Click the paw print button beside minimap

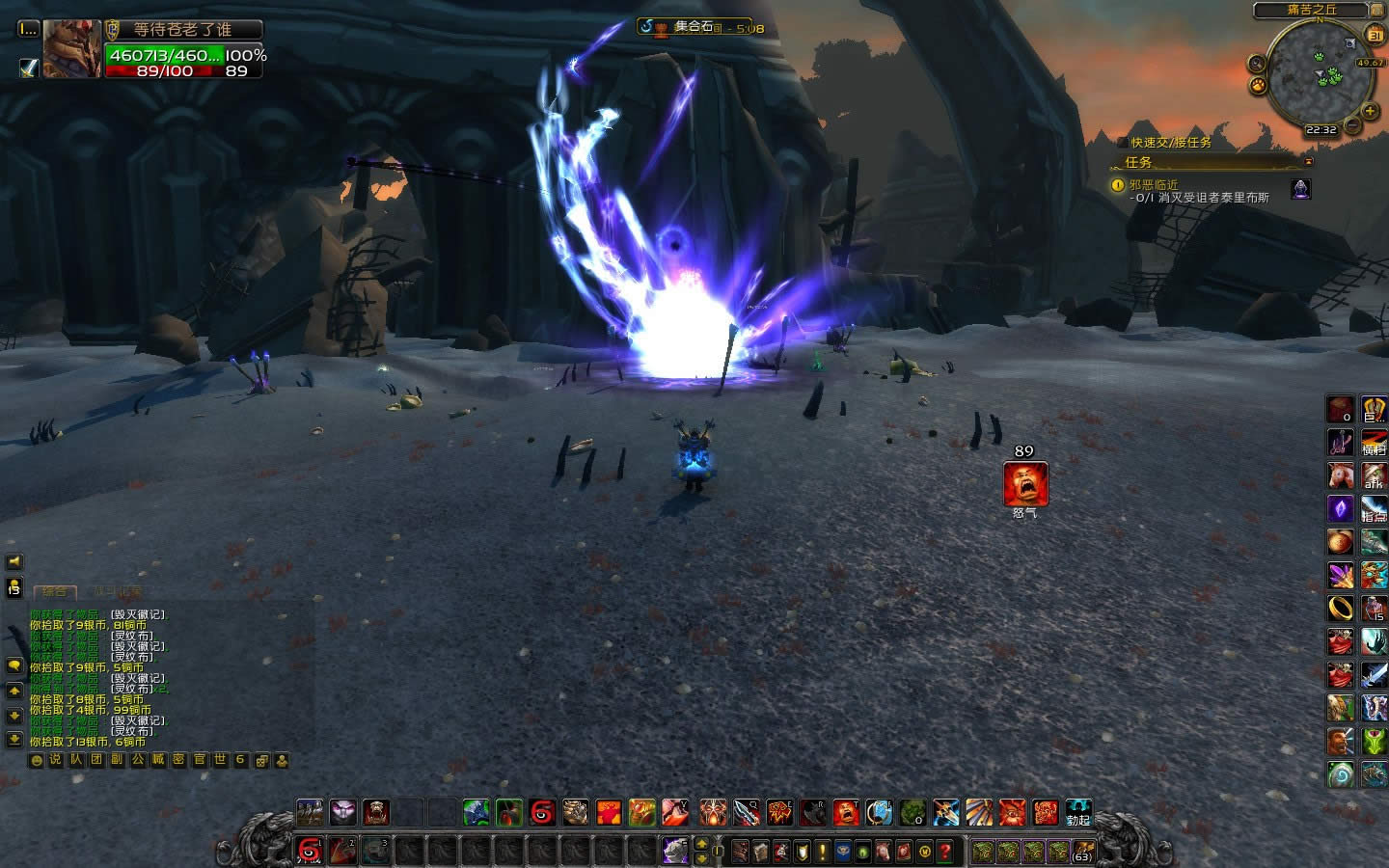click(1258, 86)
